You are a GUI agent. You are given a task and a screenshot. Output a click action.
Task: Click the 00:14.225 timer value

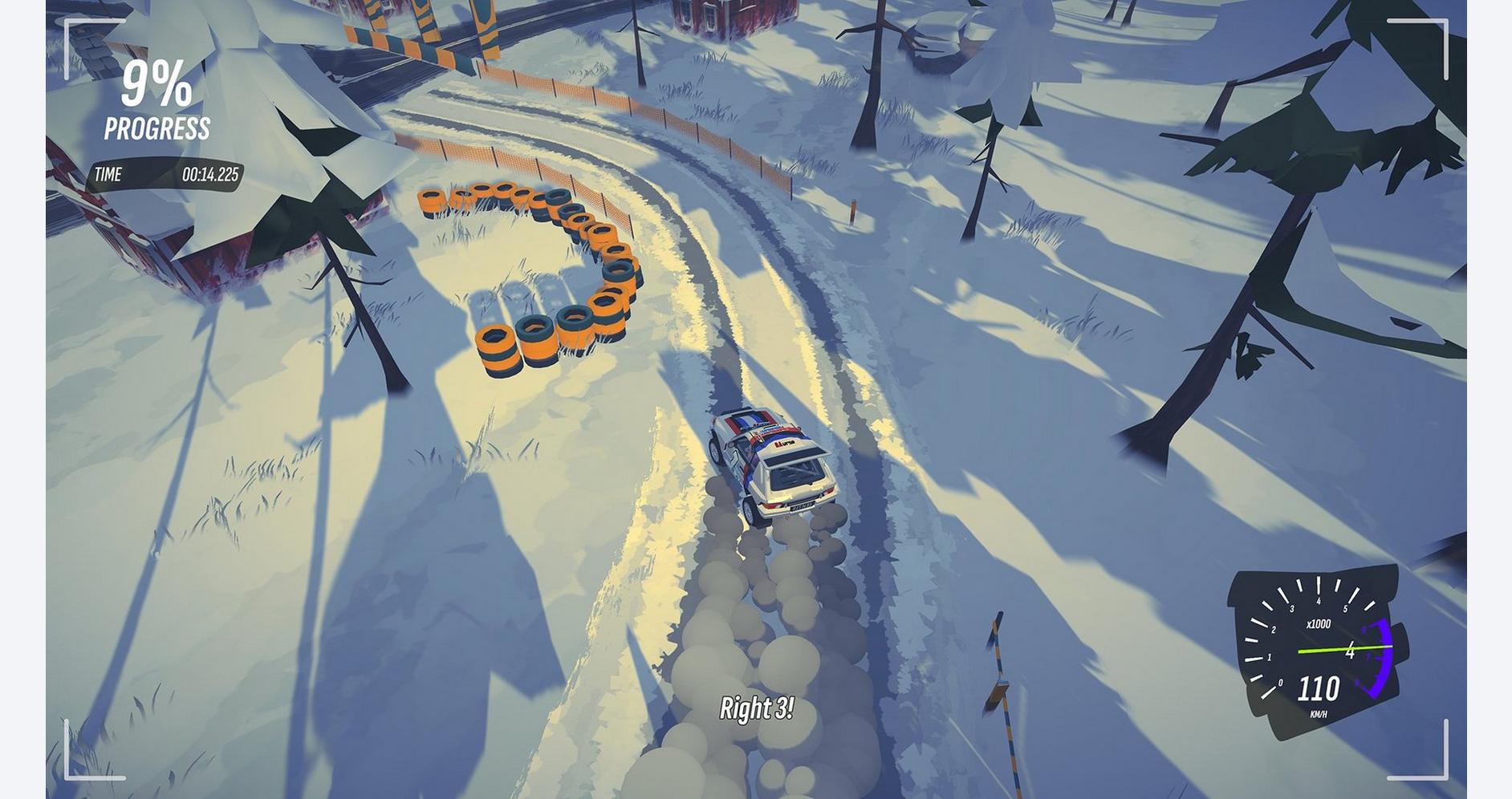click(210, 173)
